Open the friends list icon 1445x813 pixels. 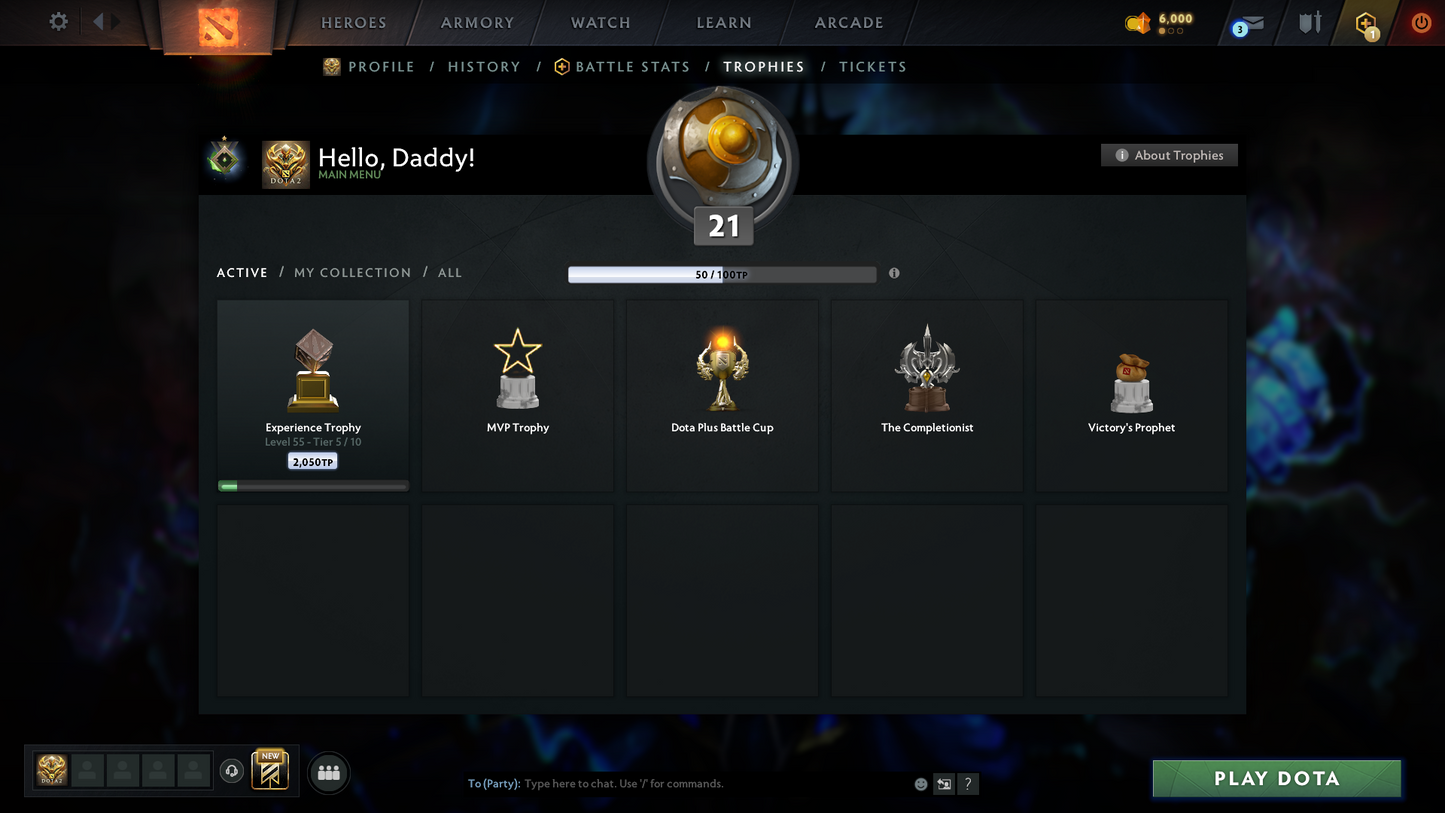[x=328, y=773]
